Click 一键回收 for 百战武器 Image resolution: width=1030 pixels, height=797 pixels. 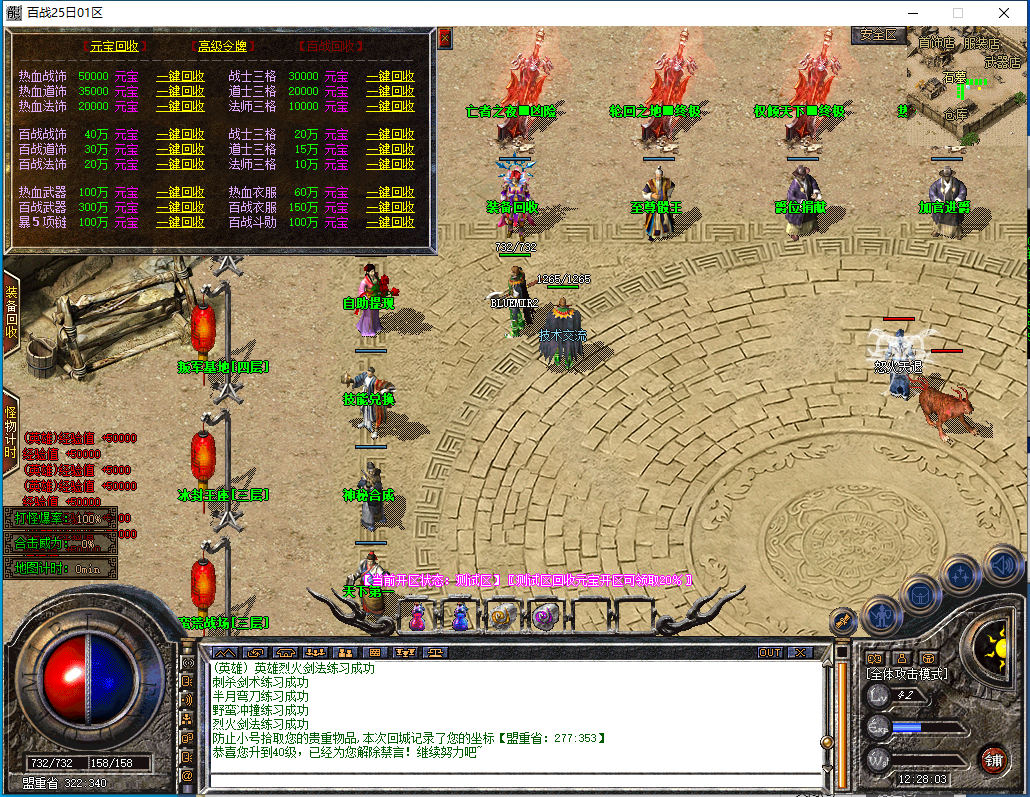point(180,208)
